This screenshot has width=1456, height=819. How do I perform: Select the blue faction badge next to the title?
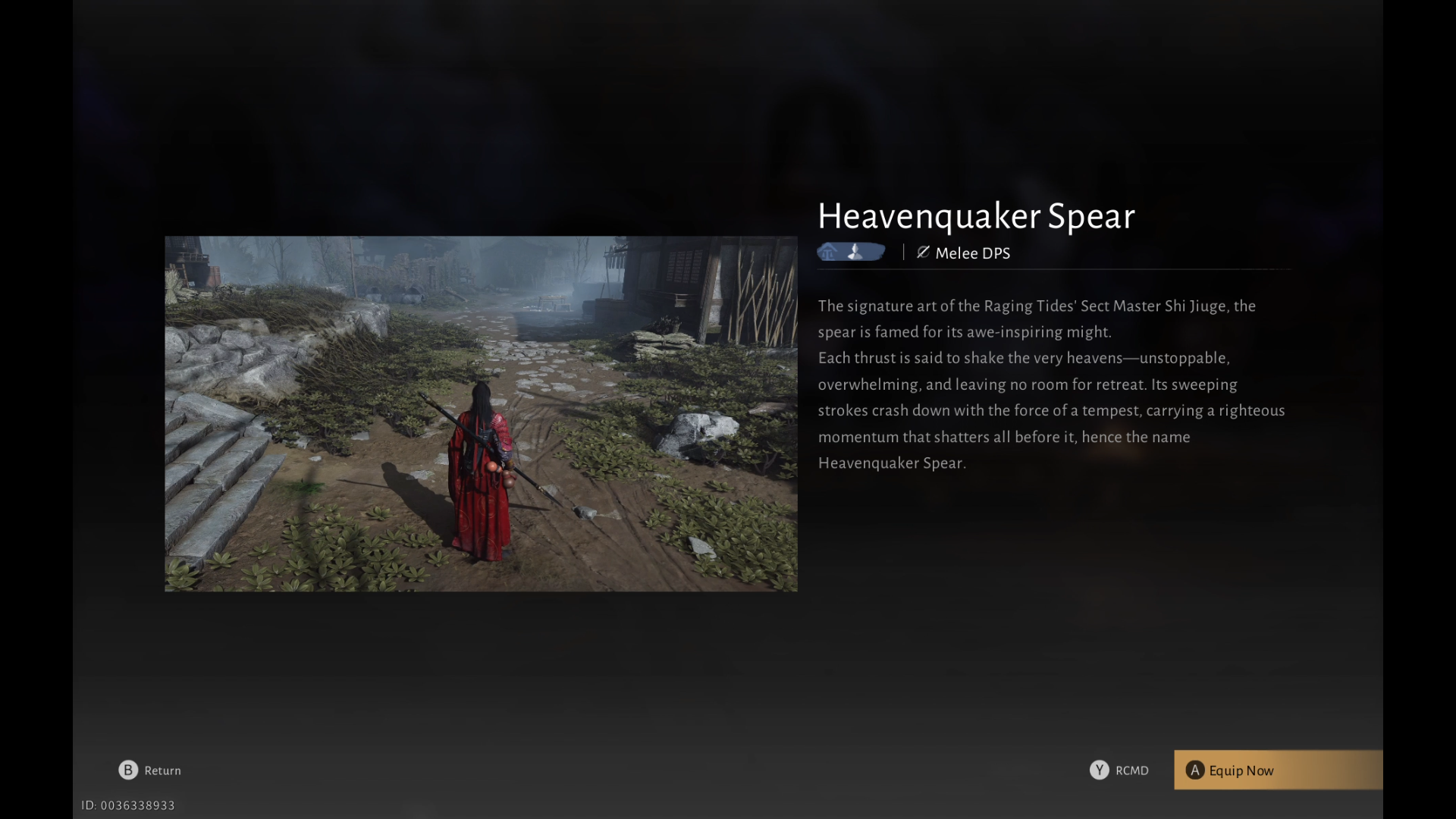pyautogui.click(x=851, y=252)
